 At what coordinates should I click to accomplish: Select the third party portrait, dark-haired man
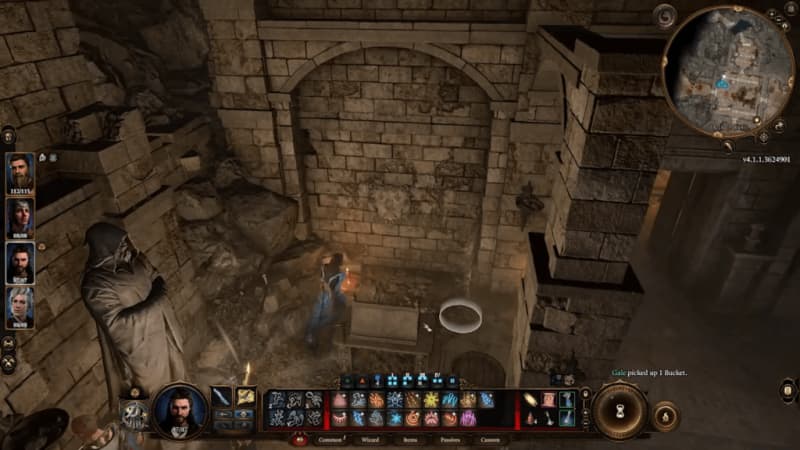[x=20, y=261]
